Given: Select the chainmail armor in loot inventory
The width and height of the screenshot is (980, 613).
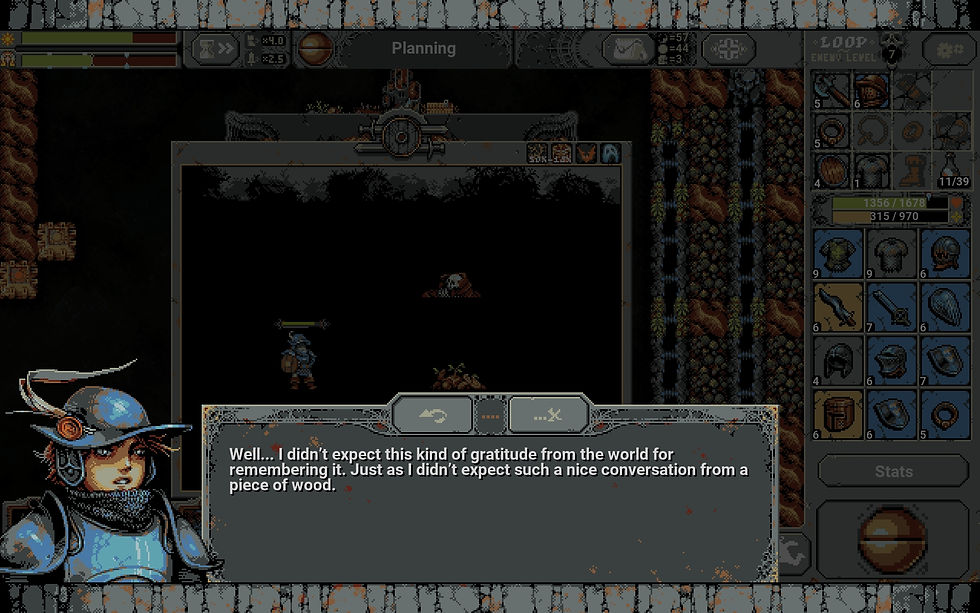Looking at the screenshot, I should (x=871, y=168).
